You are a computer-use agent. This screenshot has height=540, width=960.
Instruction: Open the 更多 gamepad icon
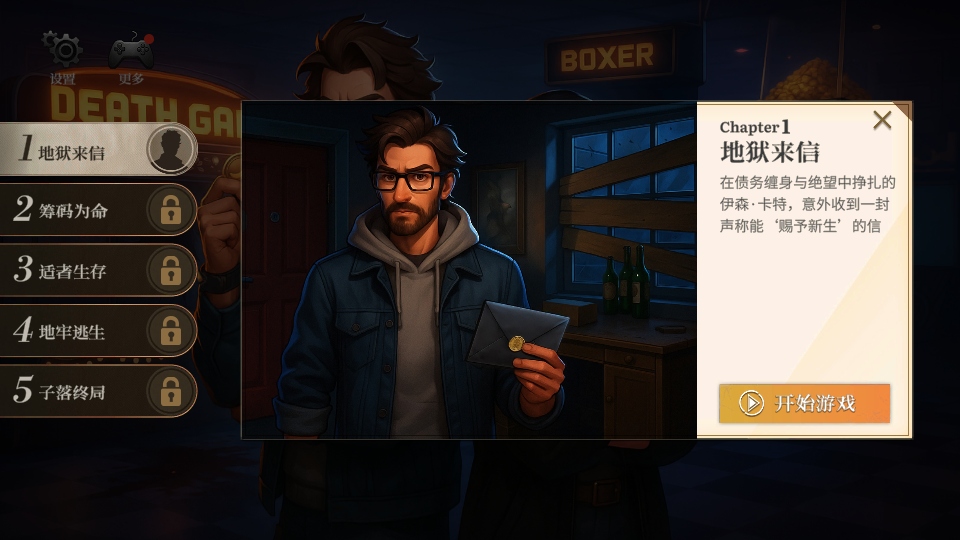[x=131, y=52]
